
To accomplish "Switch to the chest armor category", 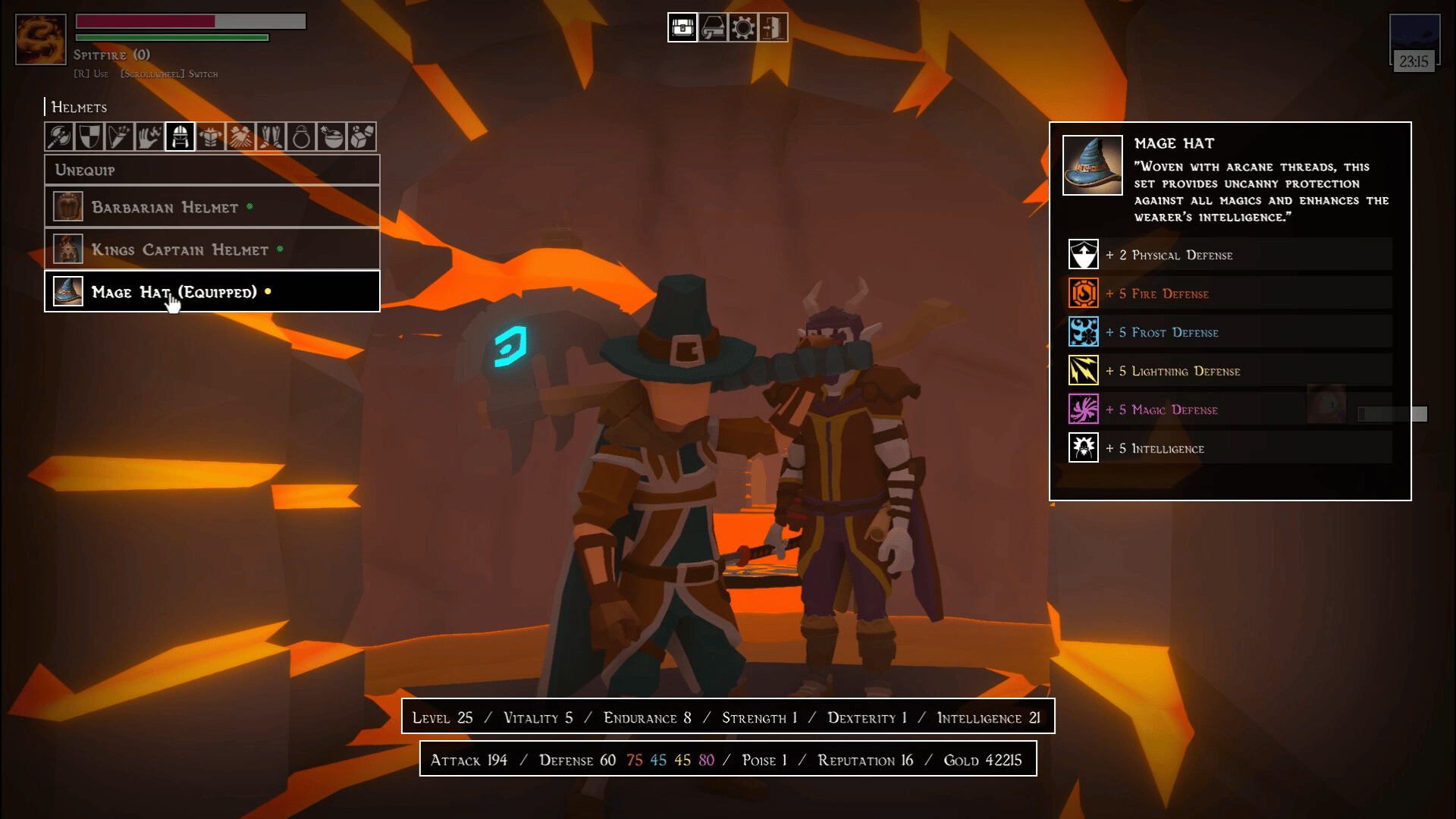I will (x=210, y=137).
